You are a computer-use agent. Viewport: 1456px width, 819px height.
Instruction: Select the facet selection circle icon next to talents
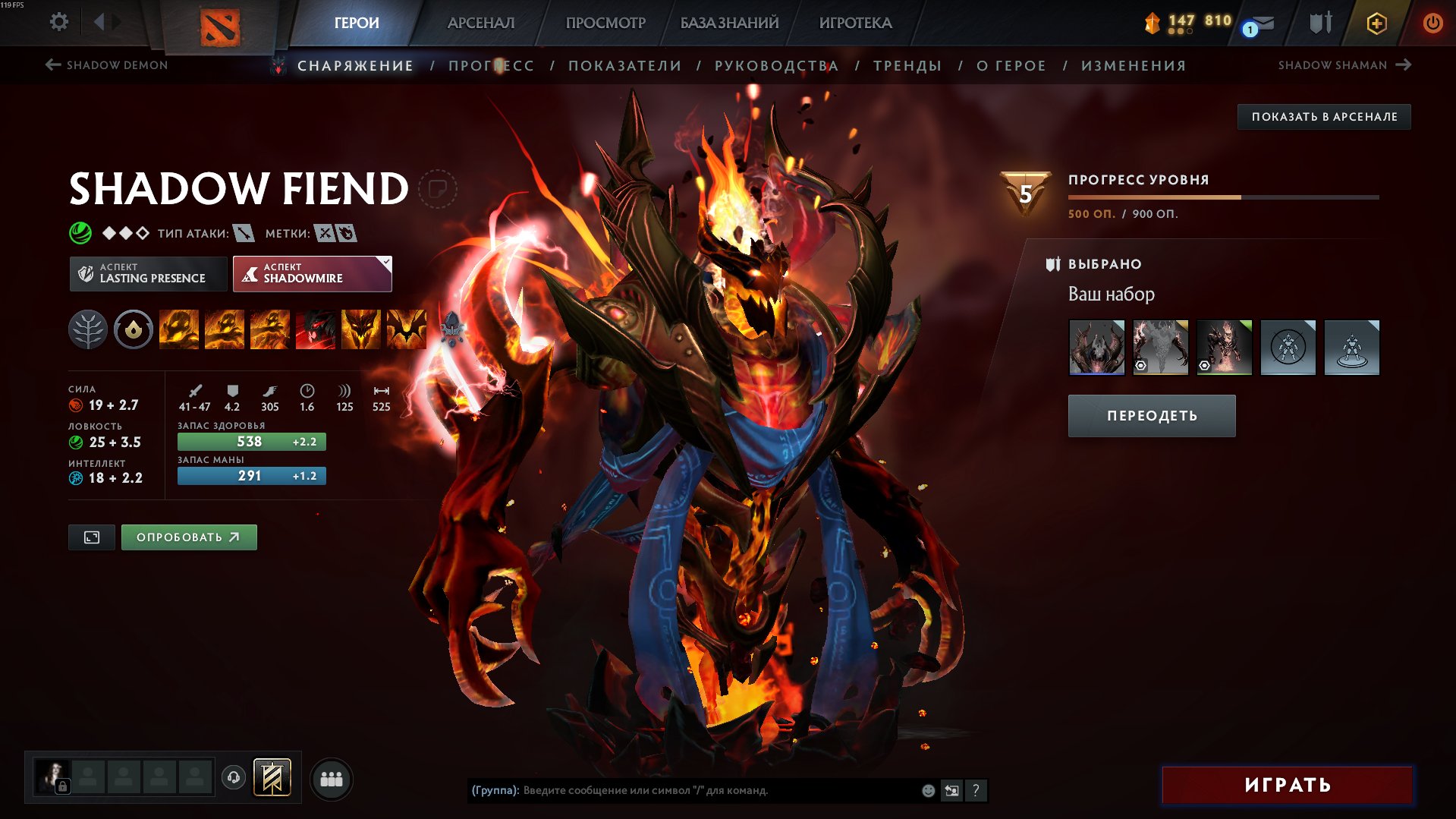pos(133,330)
